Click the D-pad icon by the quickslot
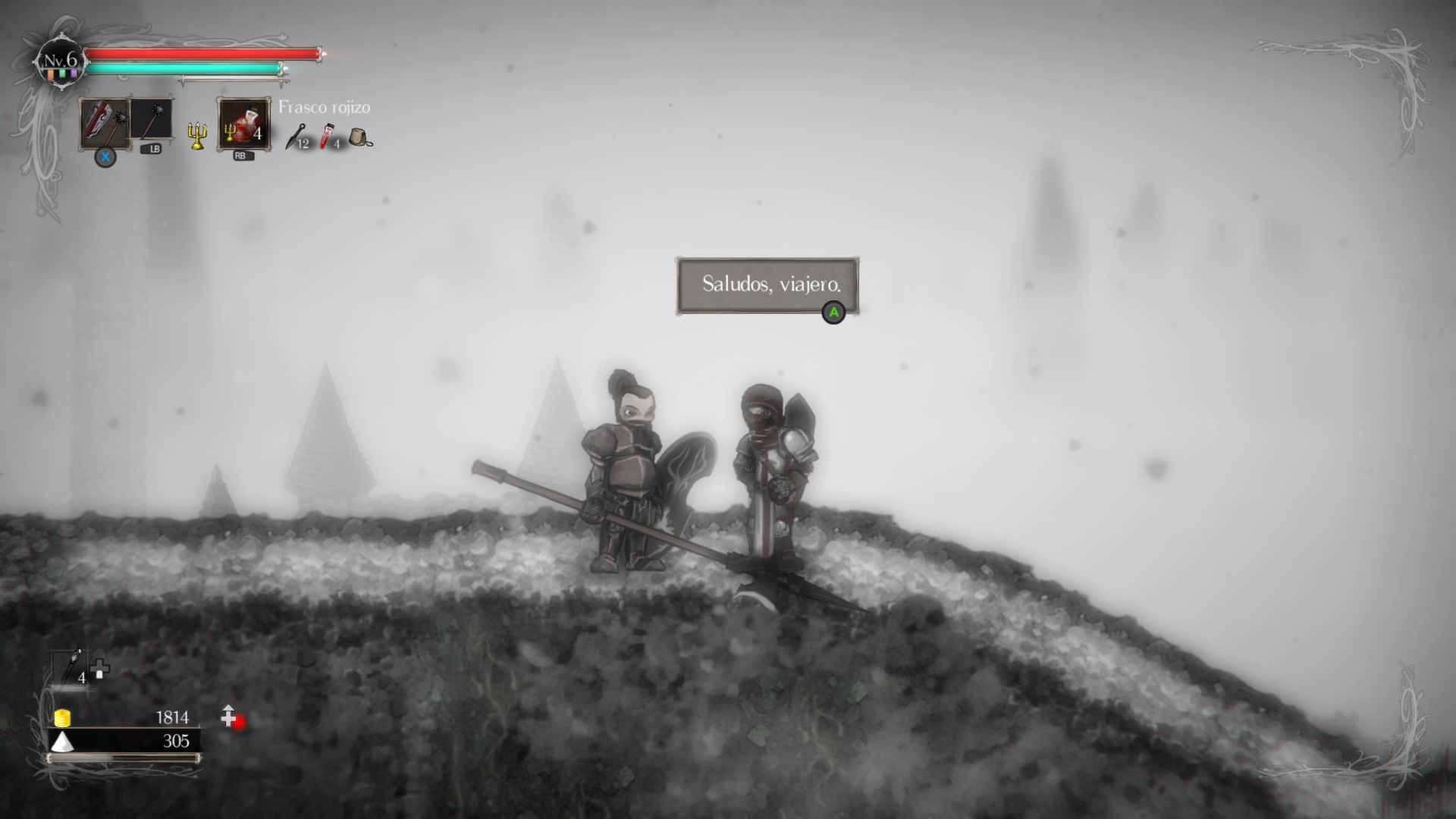1456x819 pixels. click(99, 669)
